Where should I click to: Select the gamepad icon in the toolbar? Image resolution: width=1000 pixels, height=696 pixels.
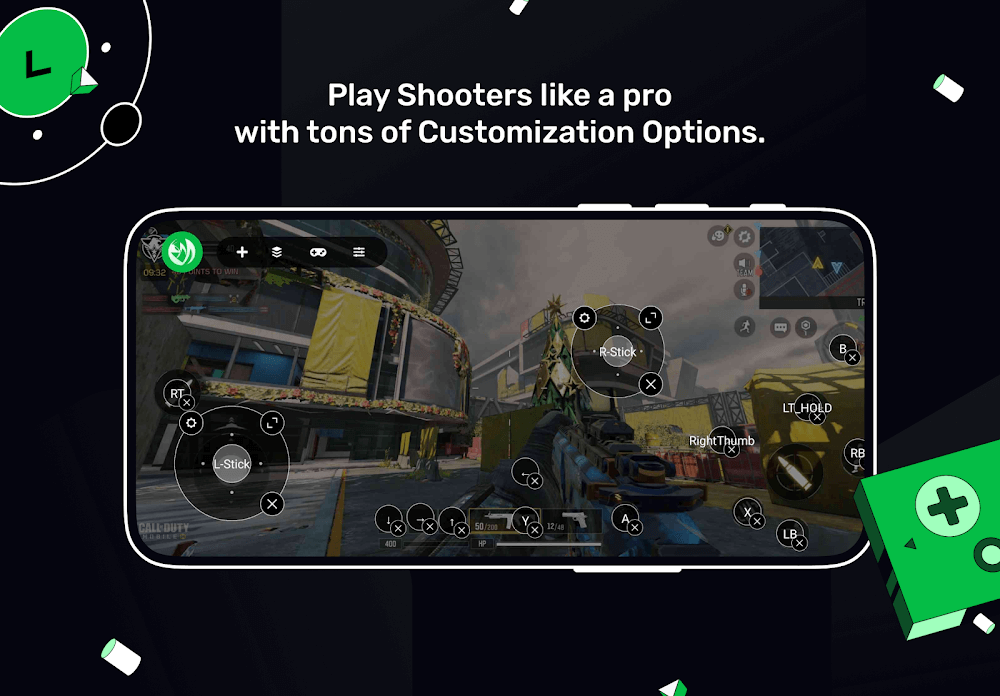click(x=318, y=252)
